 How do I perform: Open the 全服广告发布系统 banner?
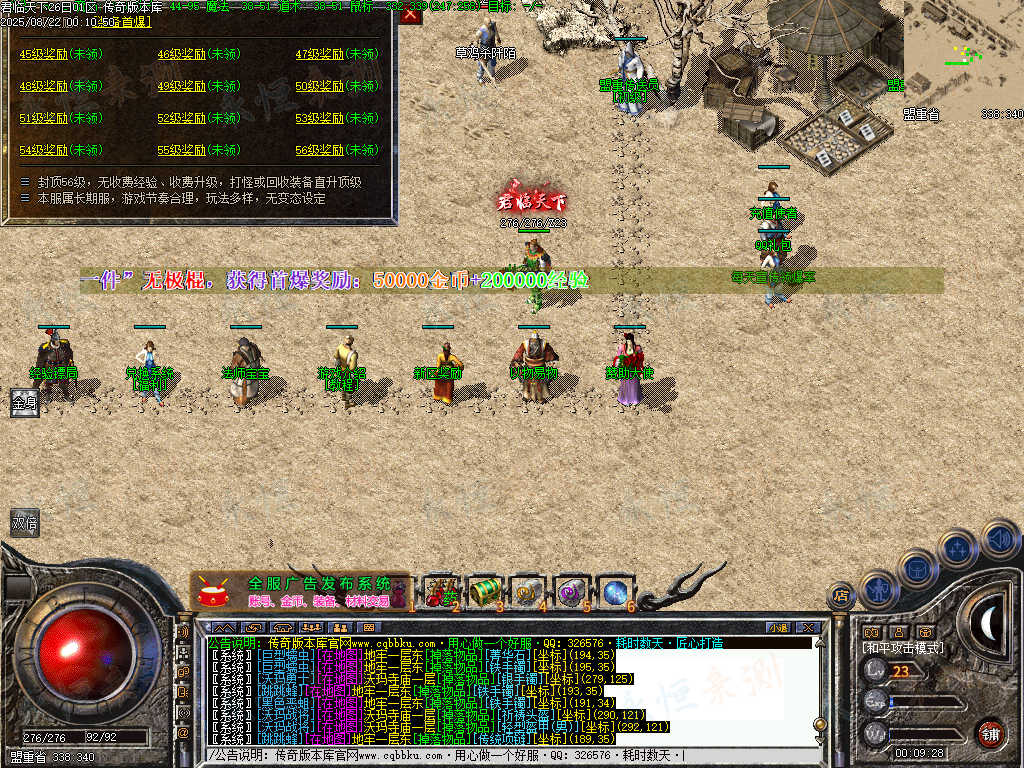coord(299,591)
